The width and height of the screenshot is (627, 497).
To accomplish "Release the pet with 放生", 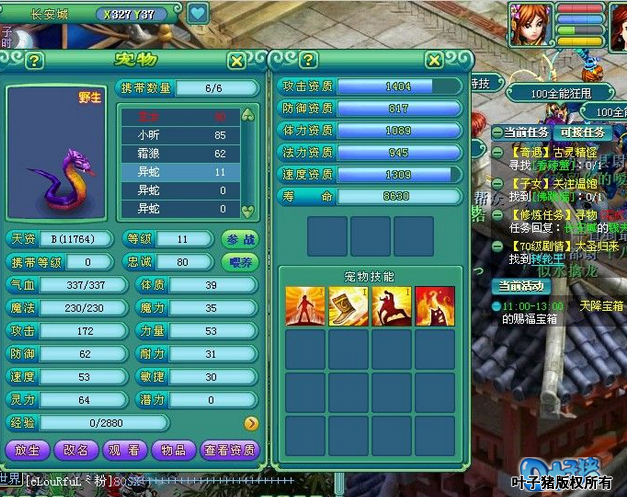I will click(x=27, y=450).
